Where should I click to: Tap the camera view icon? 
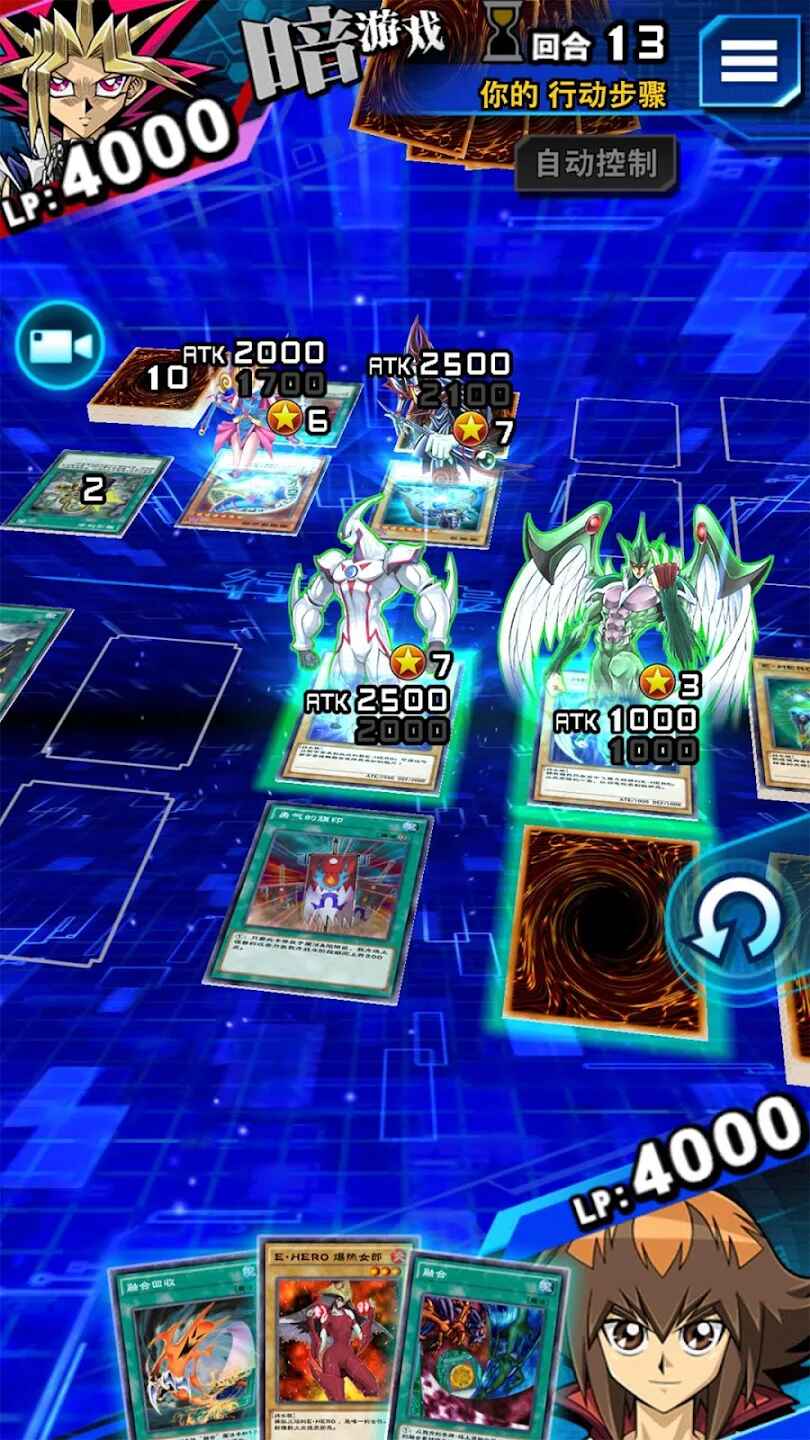coord(60,346)
